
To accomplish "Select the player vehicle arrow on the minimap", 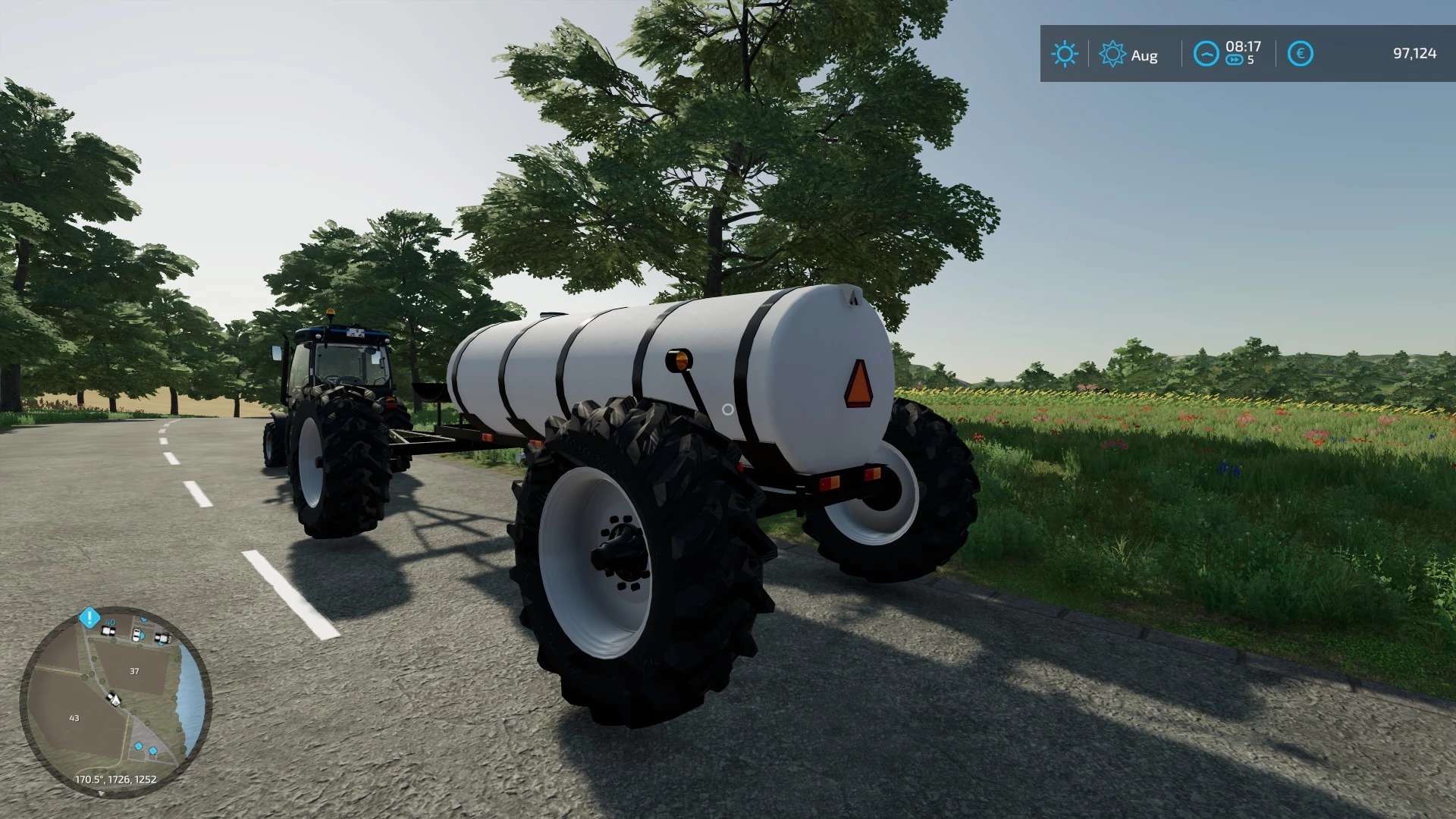I will point(115,698).
